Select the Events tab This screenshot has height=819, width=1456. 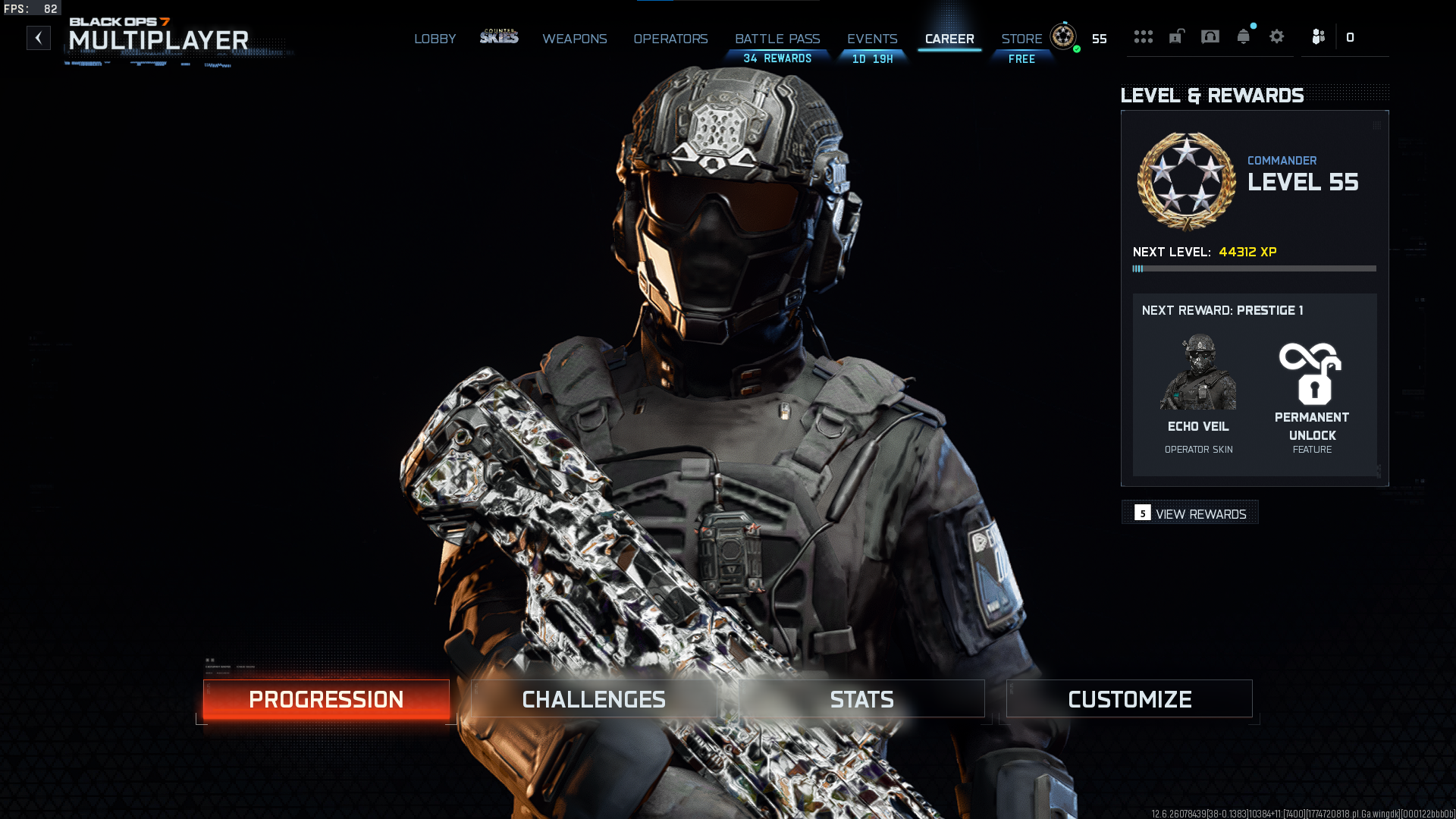[872, 39]
